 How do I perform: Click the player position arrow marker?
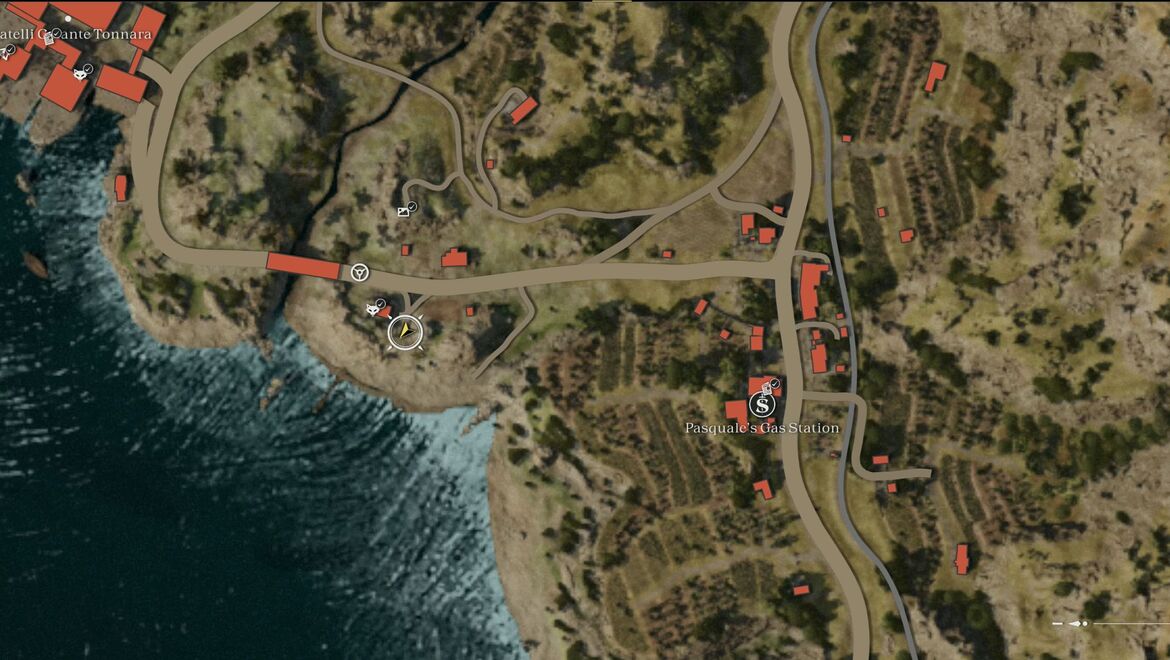(405, 331)
